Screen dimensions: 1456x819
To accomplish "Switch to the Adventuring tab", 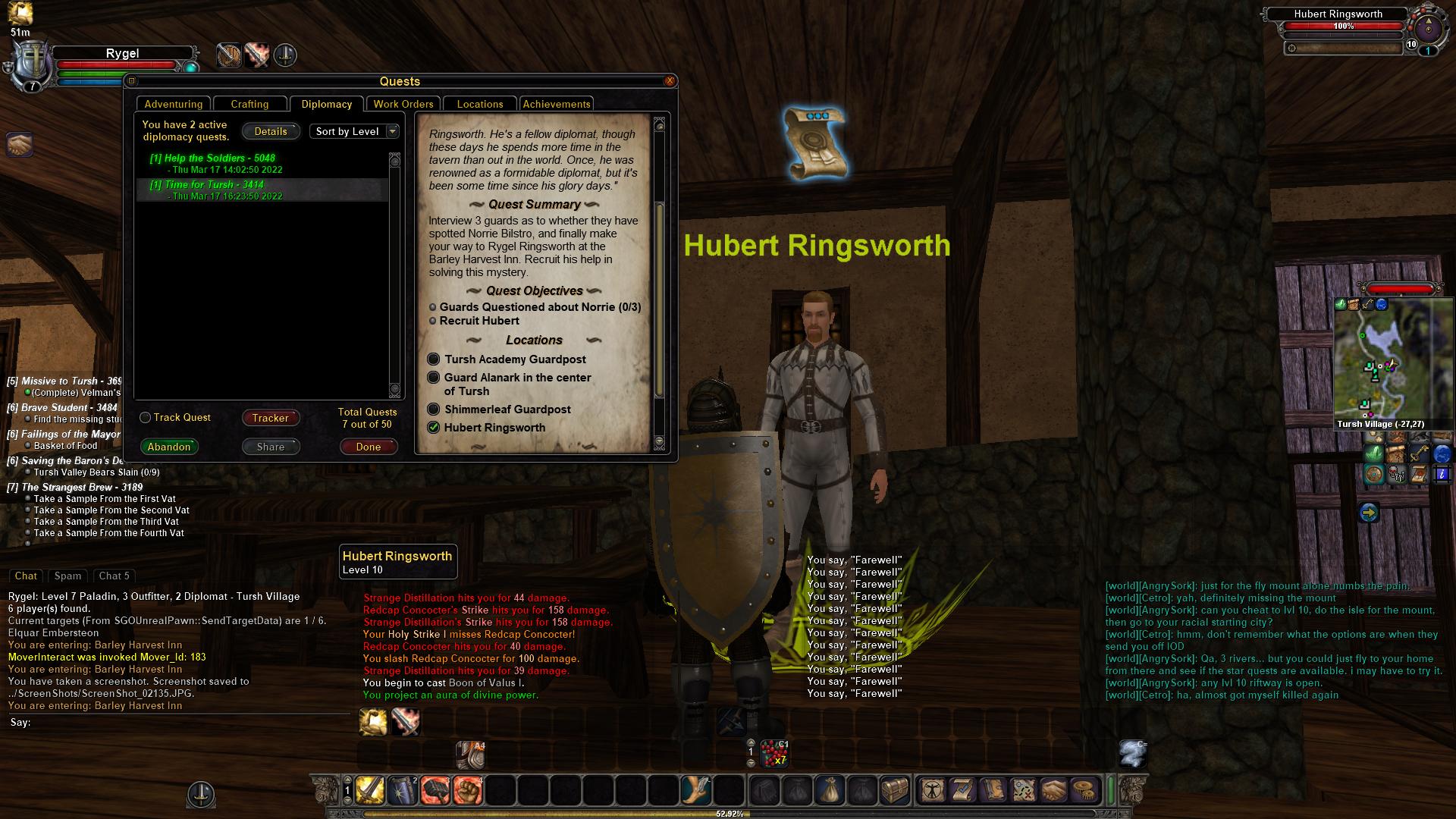I will pos(174,104).
